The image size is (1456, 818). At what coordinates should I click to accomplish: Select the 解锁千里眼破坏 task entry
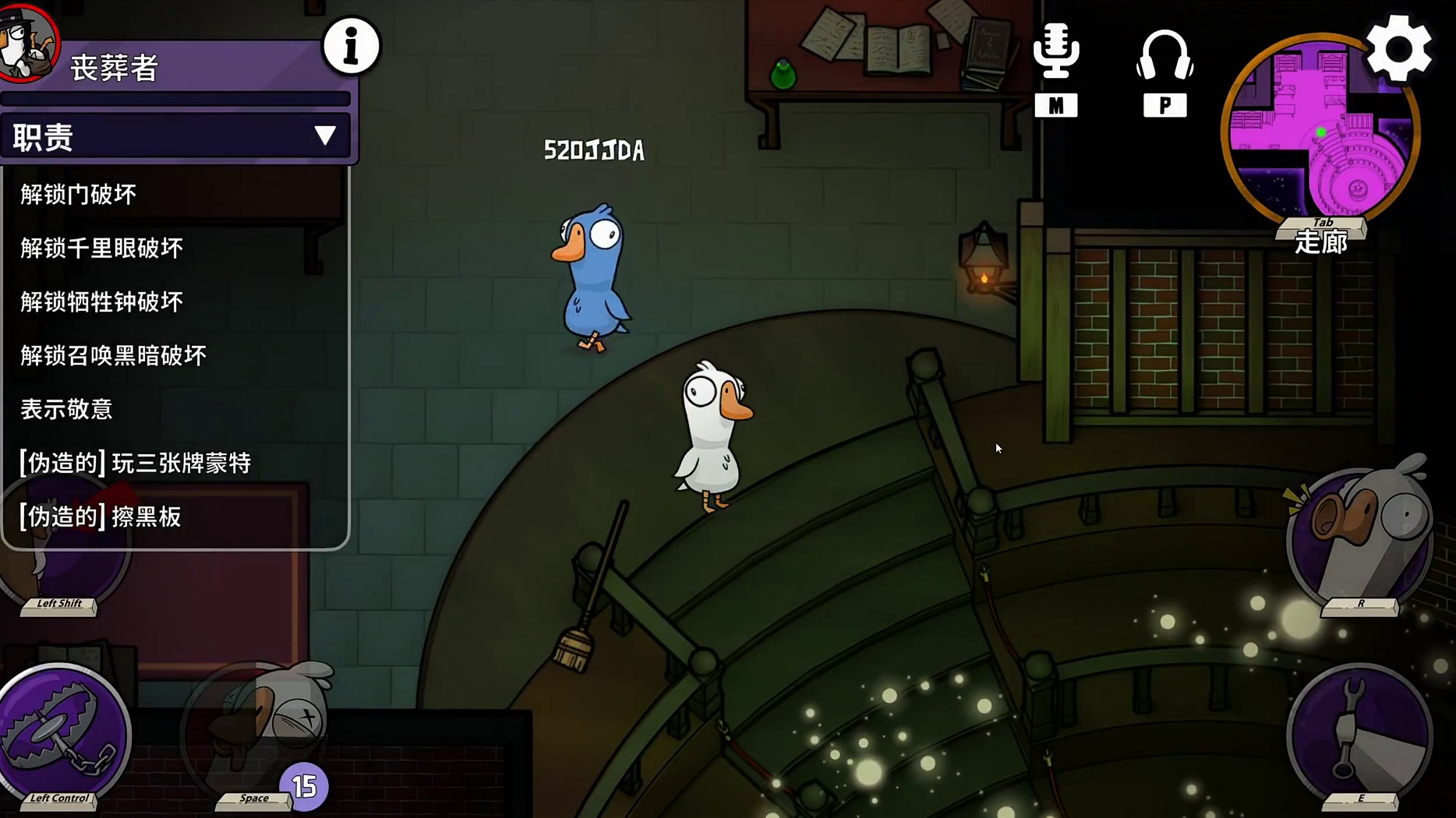(x=101, y=248)
